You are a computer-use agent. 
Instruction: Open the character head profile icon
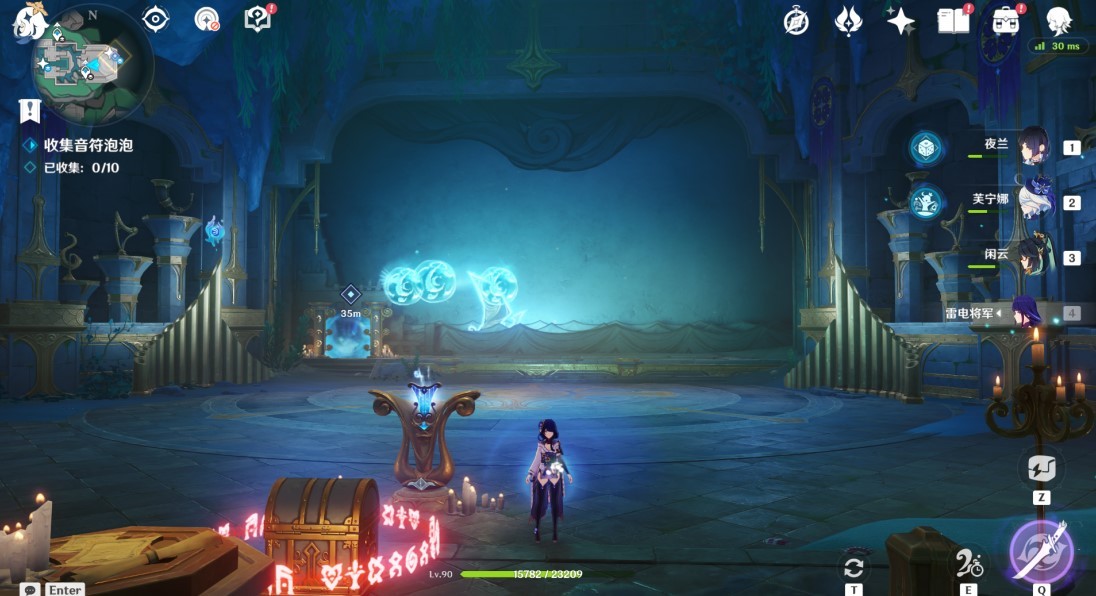click(1058, 21)
